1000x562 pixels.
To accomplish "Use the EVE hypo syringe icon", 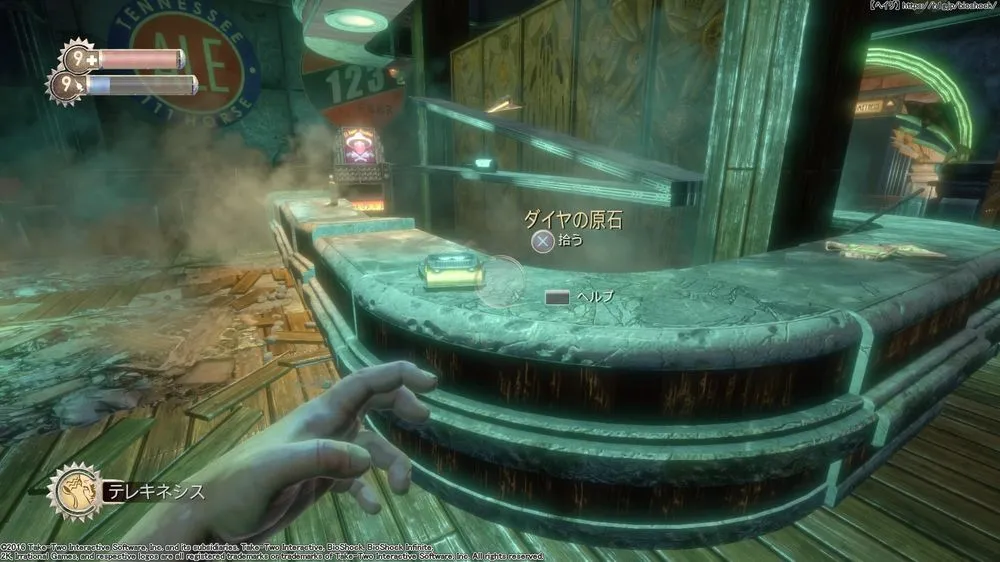I will [x=65, y=85].
